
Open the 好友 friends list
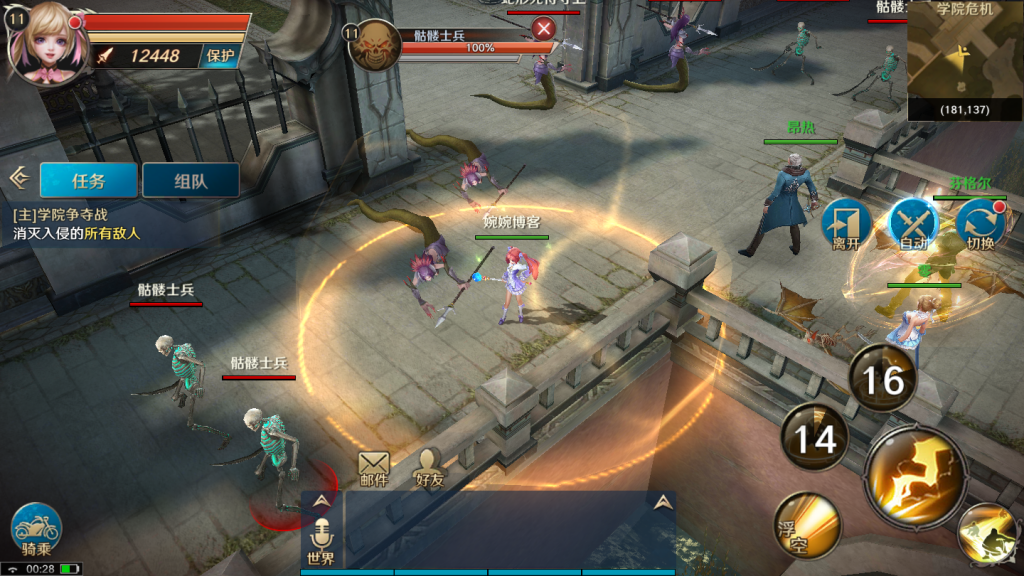(x=430, y=468)
